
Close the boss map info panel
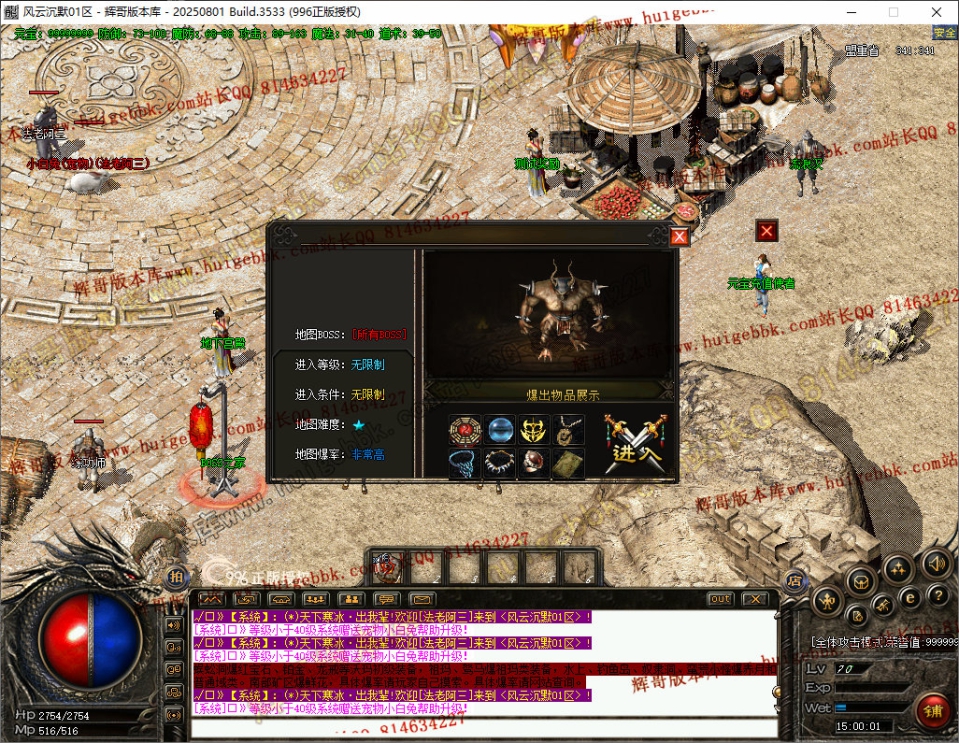679,237
